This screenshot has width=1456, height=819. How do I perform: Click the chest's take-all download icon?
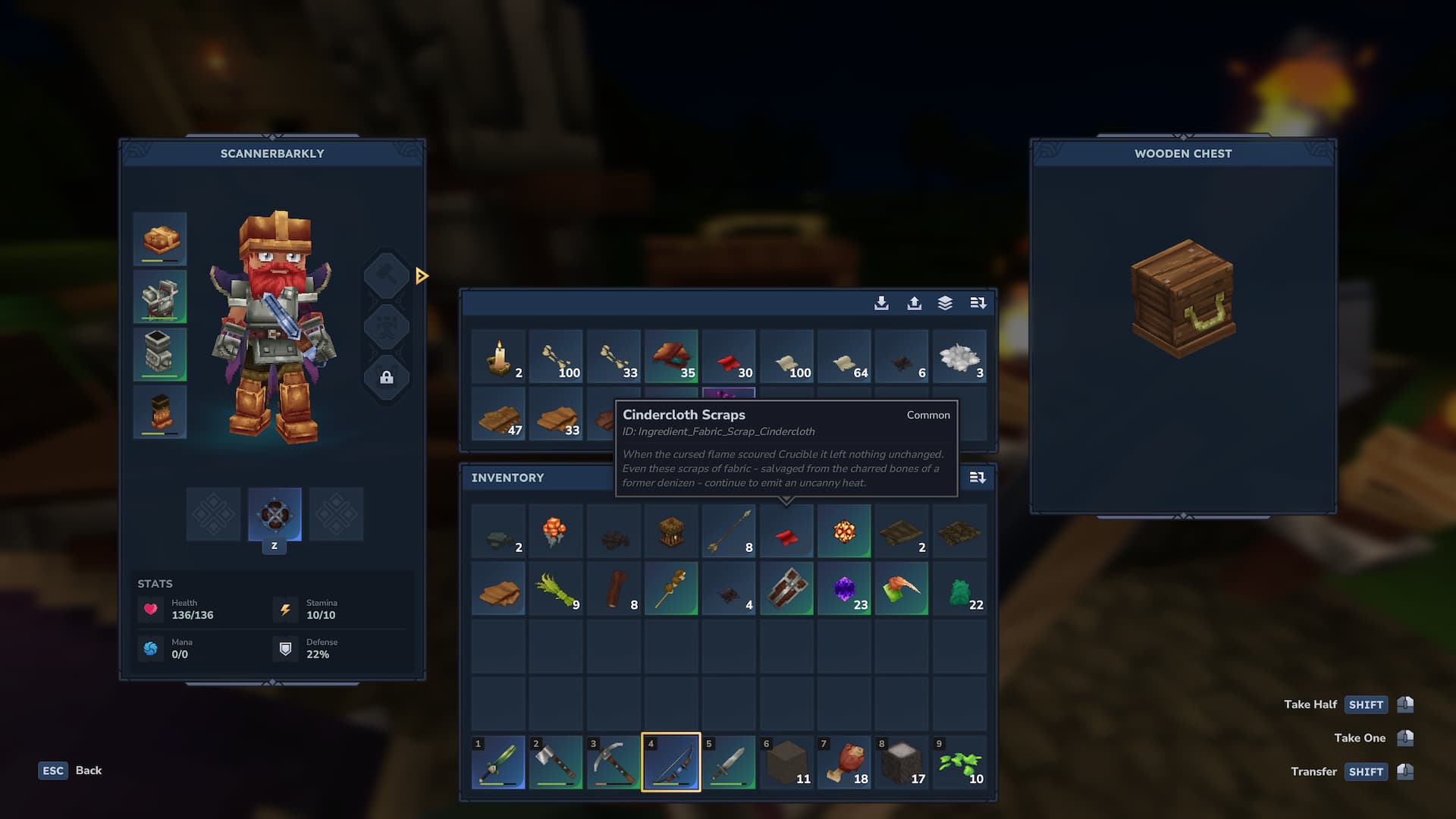[x=881, y=303]
